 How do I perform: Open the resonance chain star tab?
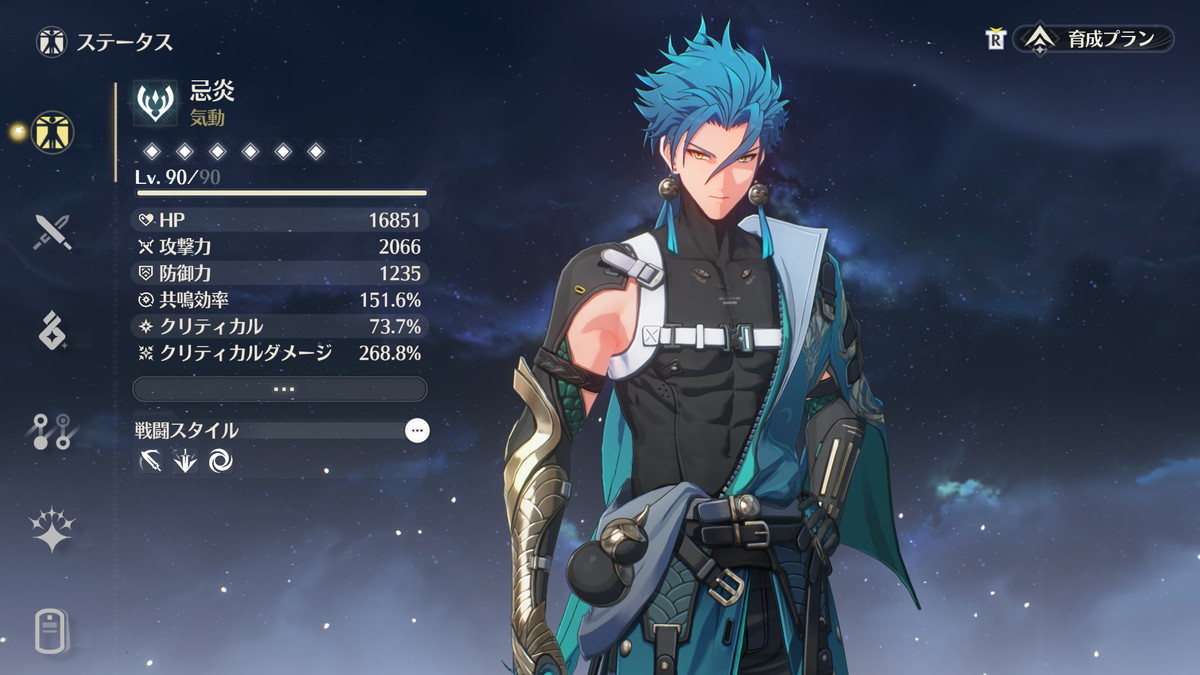click(52, 530)
